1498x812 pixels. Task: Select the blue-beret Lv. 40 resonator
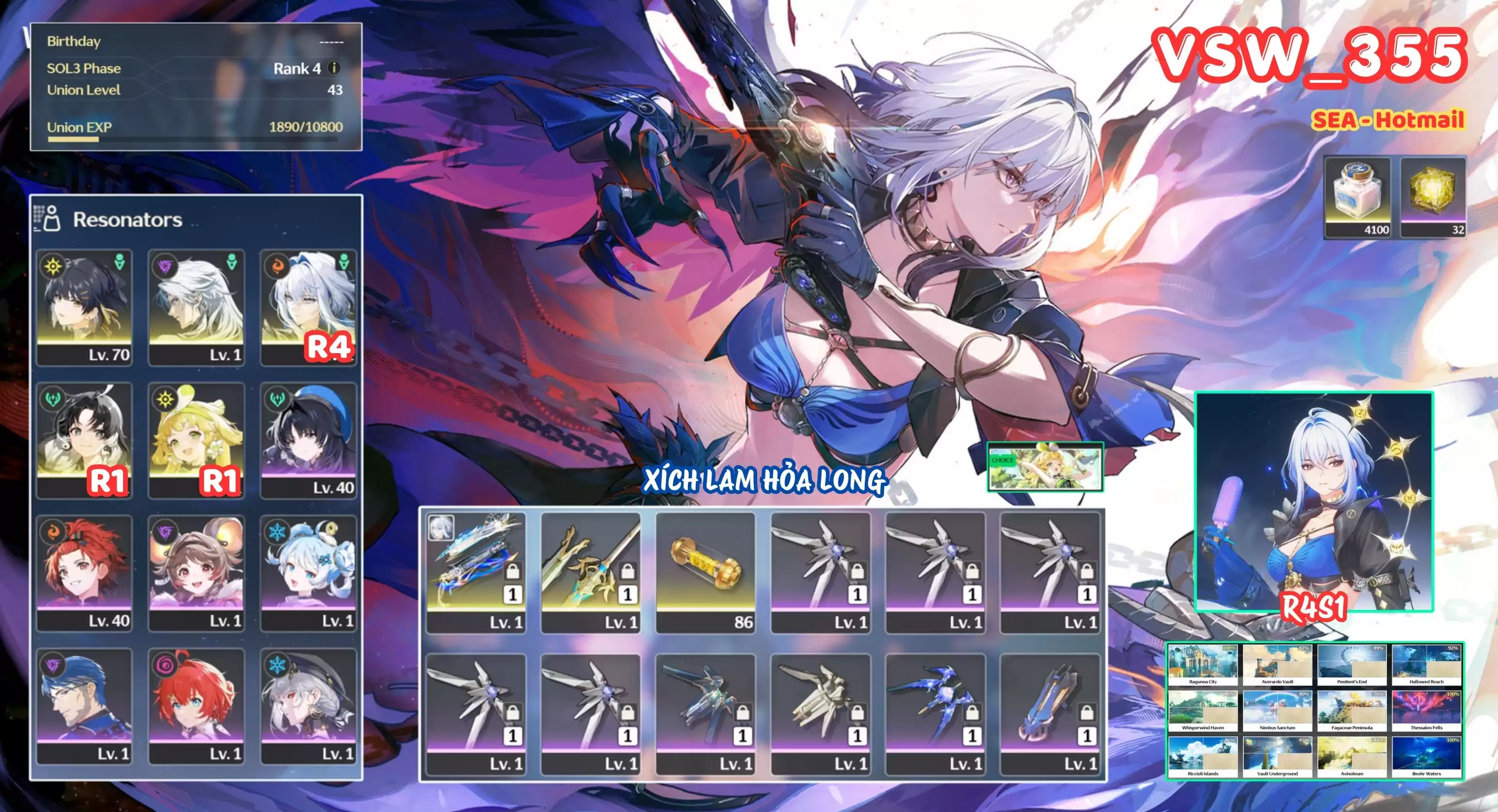(308, 440)
